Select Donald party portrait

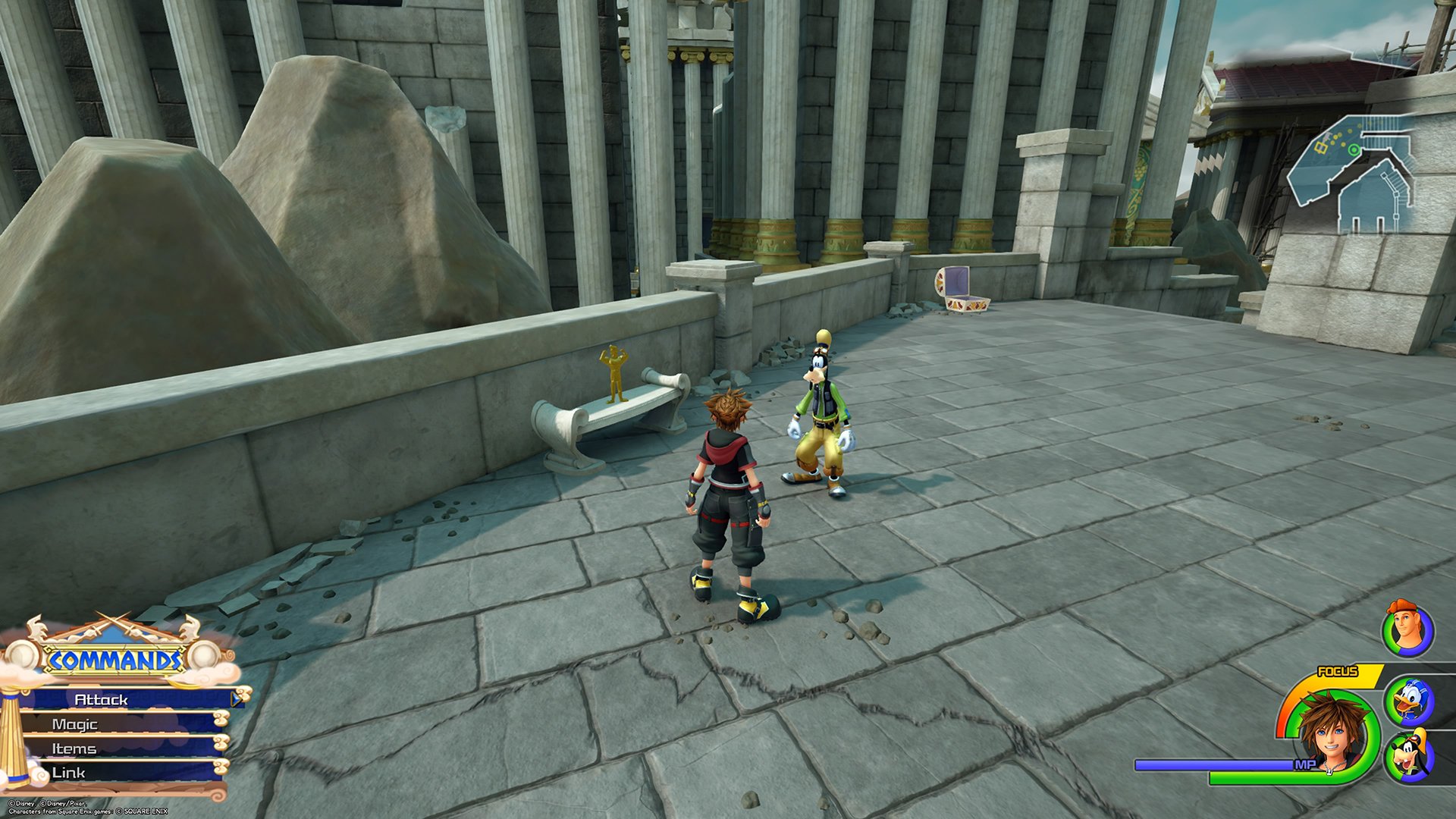(1409, 701)
